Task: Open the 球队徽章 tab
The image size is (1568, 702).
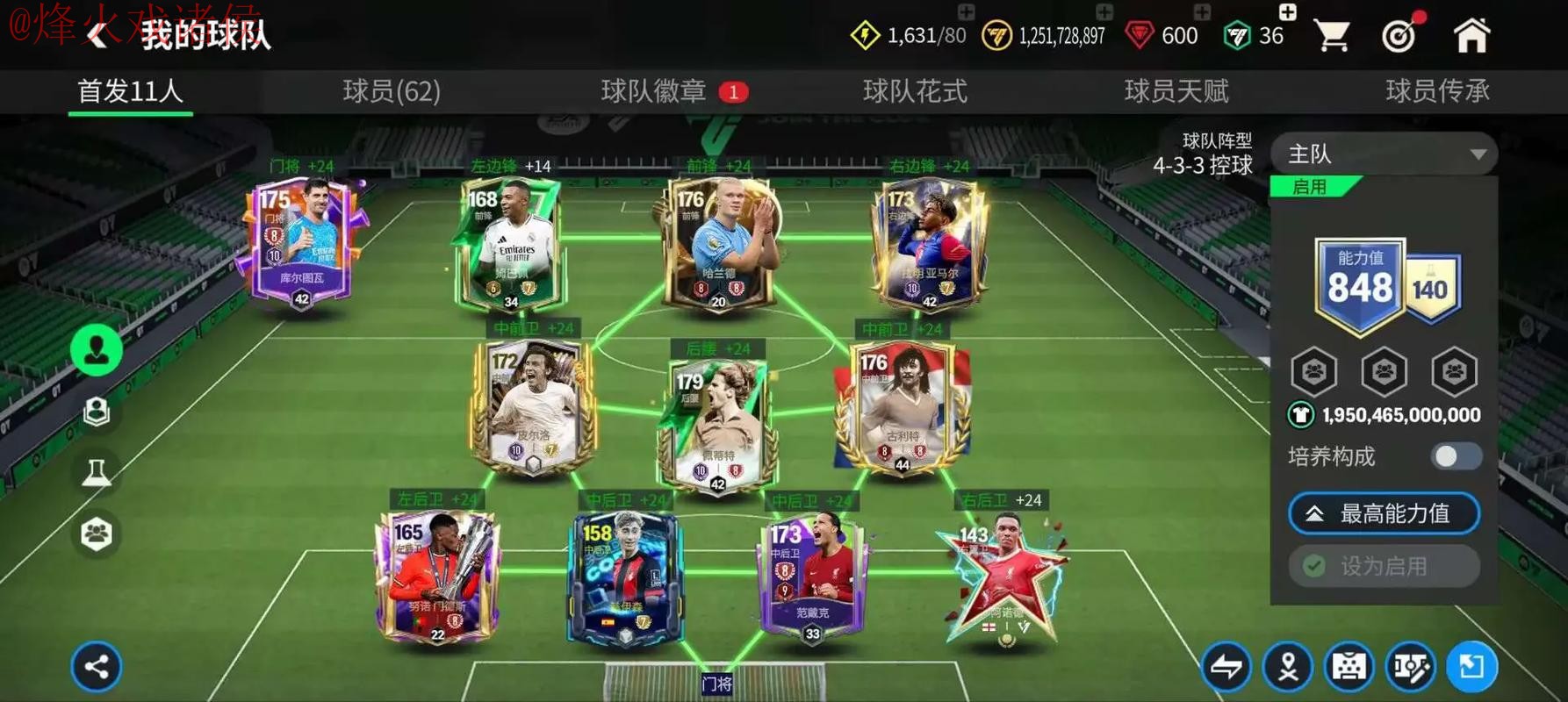Action: pyautogui.click(x=654, y=91)
